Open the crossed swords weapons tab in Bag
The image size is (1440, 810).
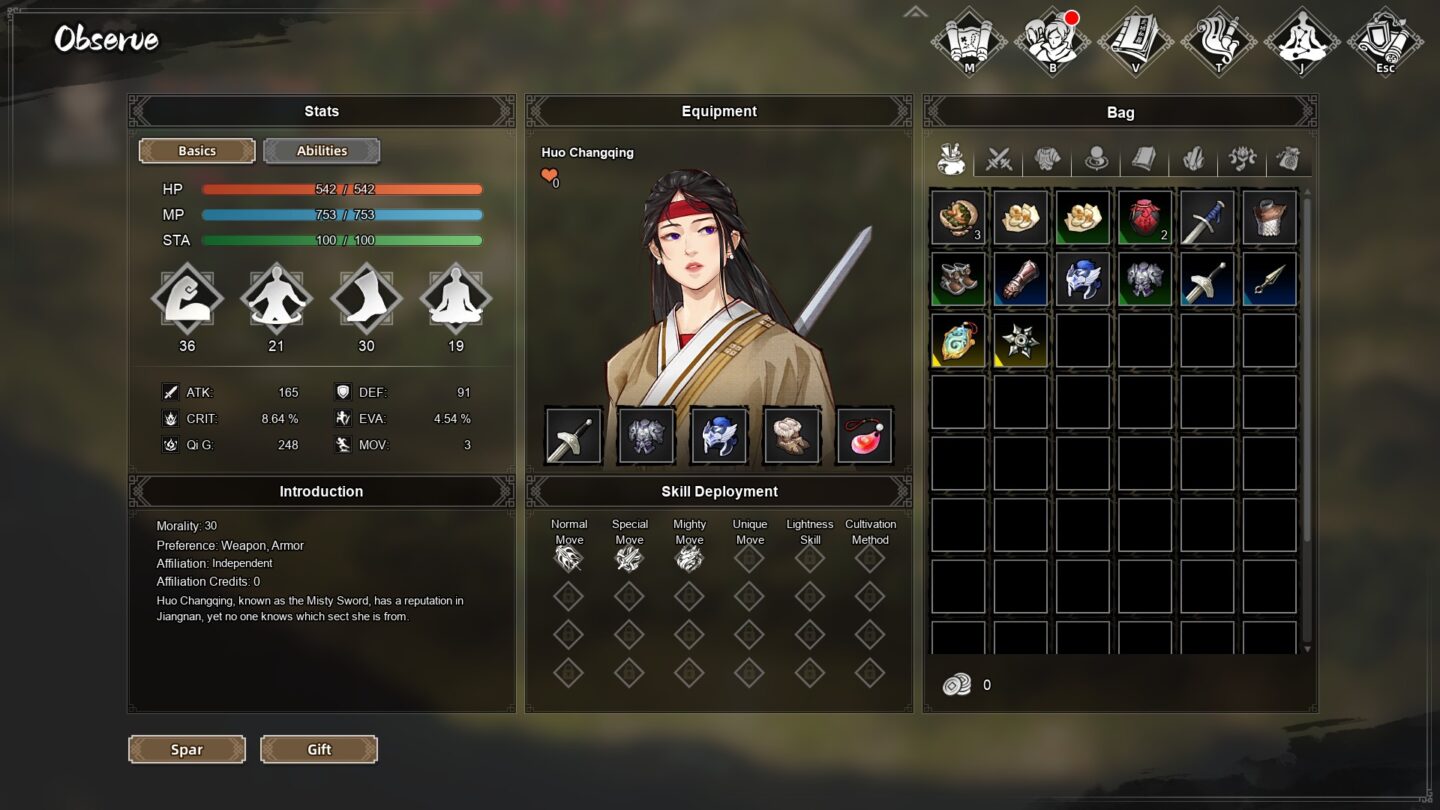[x=1000, y=158]
